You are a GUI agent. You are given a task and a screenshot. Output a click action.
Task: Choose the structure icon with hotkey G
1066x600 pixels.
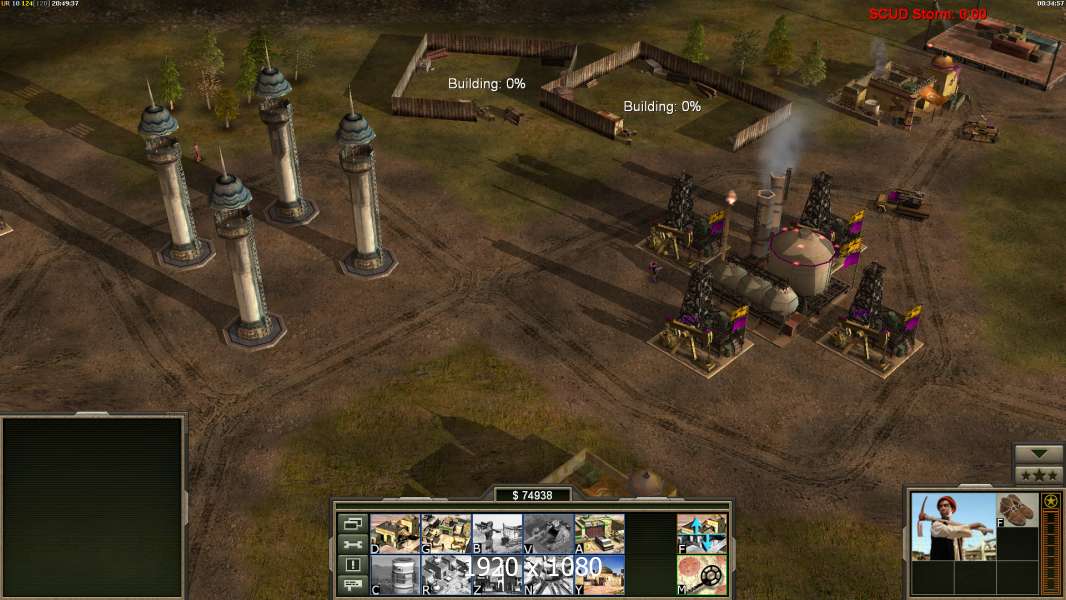coord(446,533)
